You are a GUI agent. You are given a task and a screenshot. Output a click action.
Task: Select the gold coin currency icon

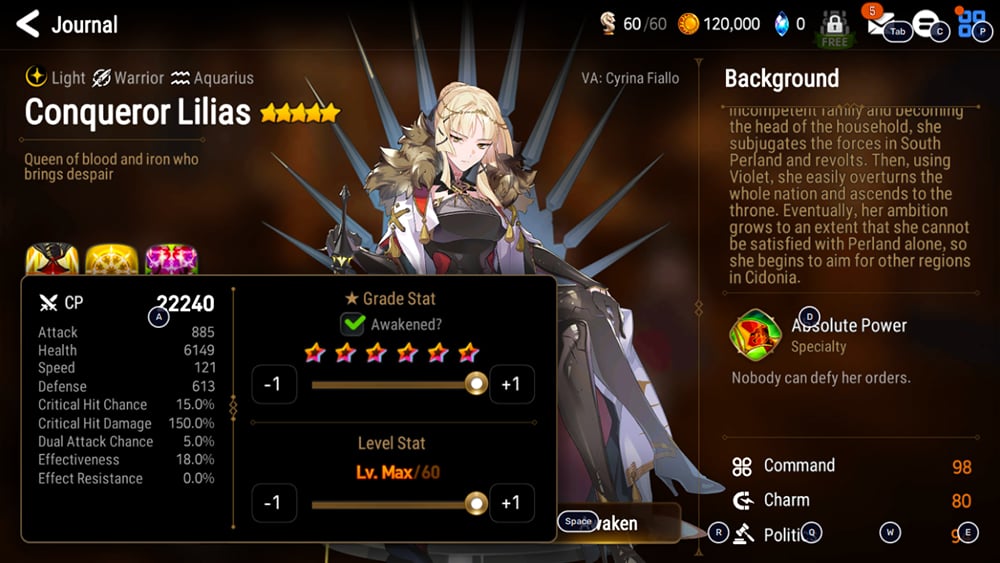pyautogui.click(x=688, y=24)
